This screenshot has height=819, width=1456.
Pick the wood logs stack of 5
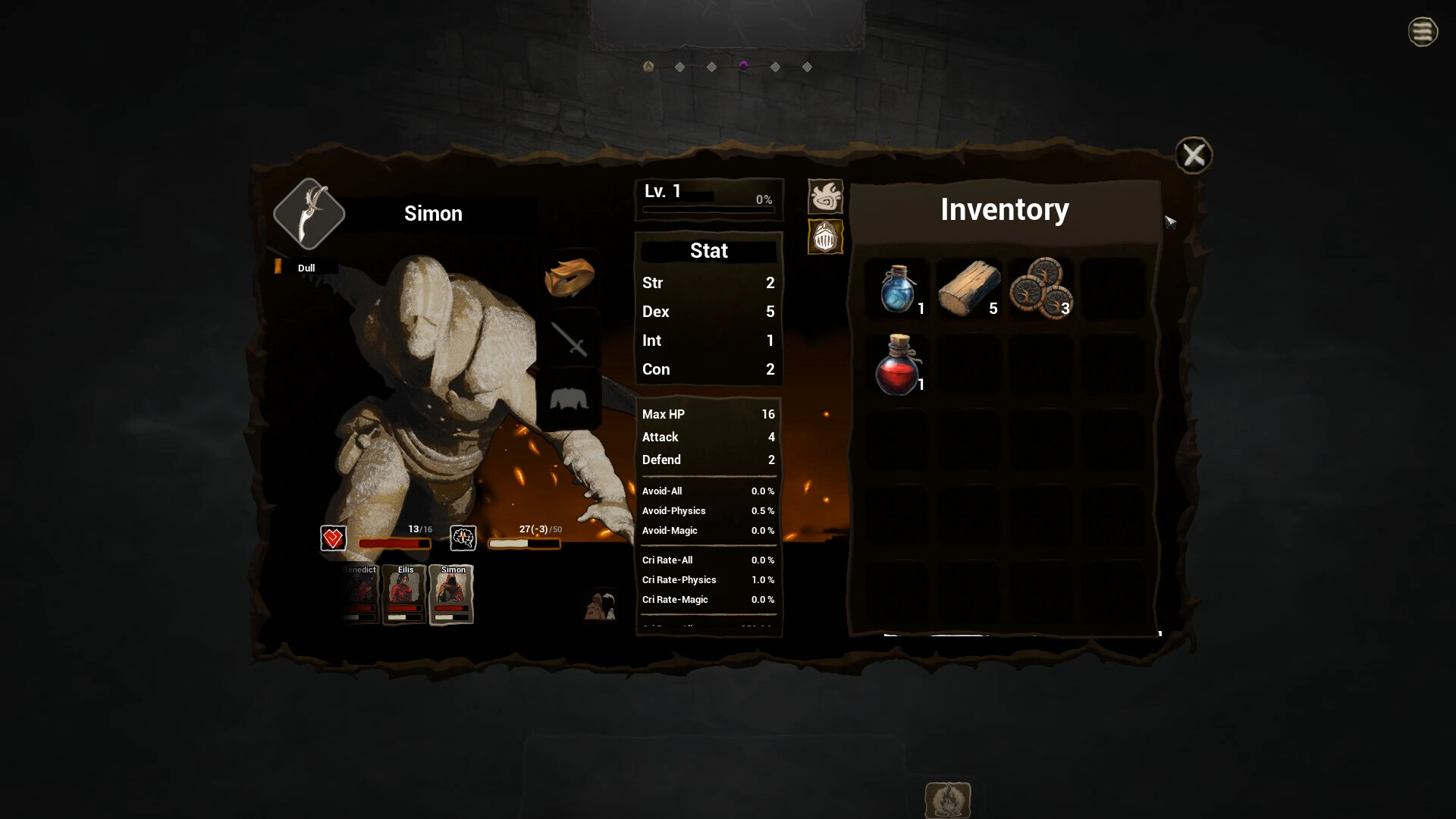point(969,289)
